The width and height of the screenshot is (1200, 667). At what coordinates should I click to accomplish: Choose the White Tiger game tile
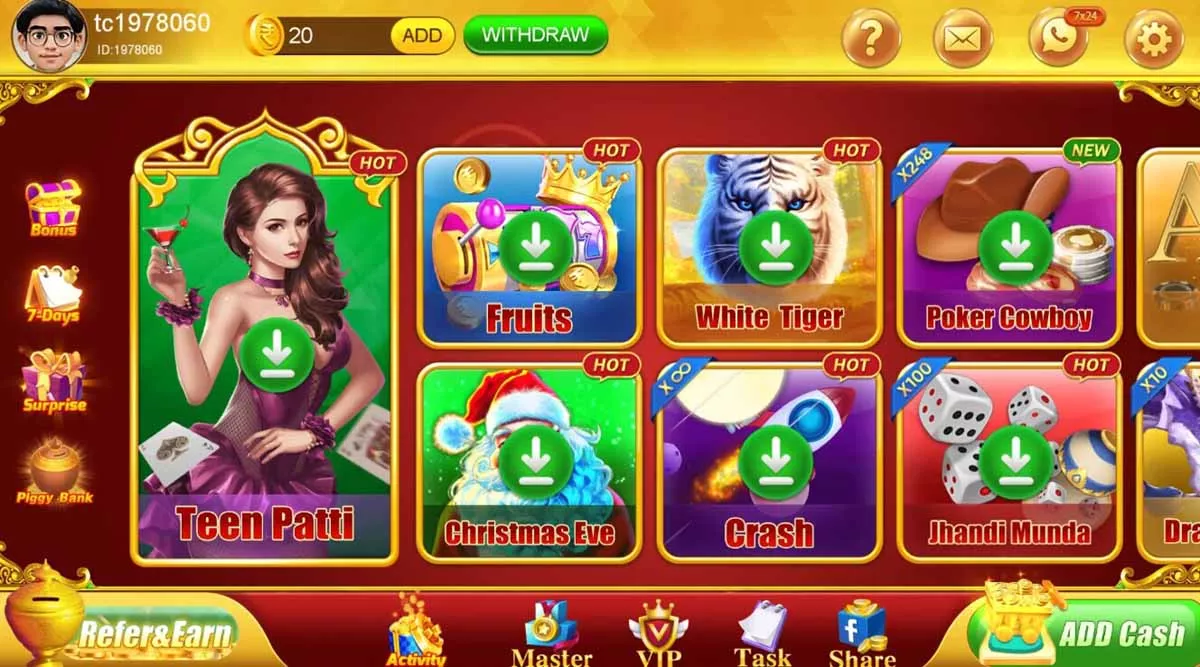pyautogui.click(x=770, y=247)
